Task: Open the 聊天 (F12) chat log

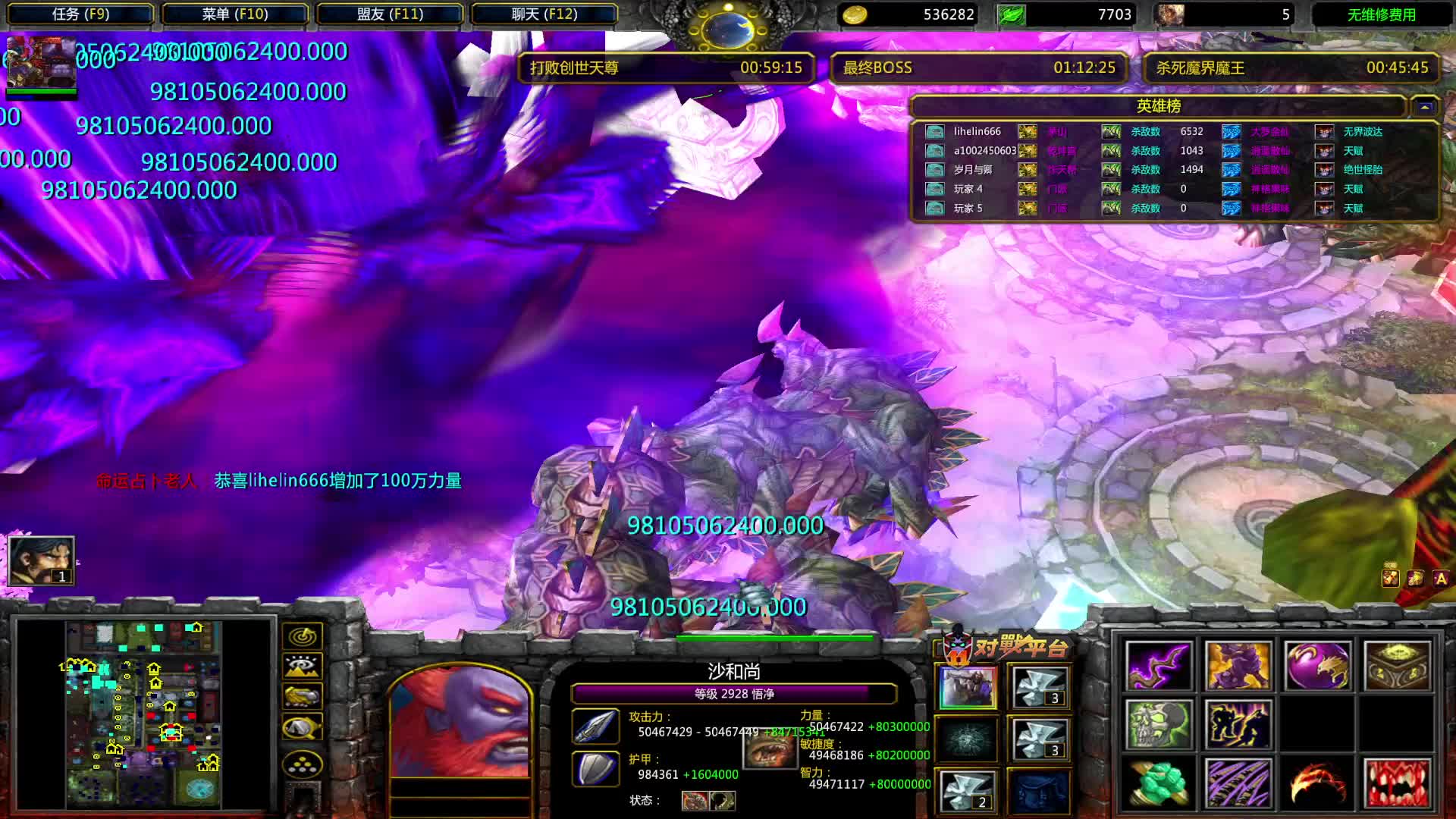Action: point(544,14)
